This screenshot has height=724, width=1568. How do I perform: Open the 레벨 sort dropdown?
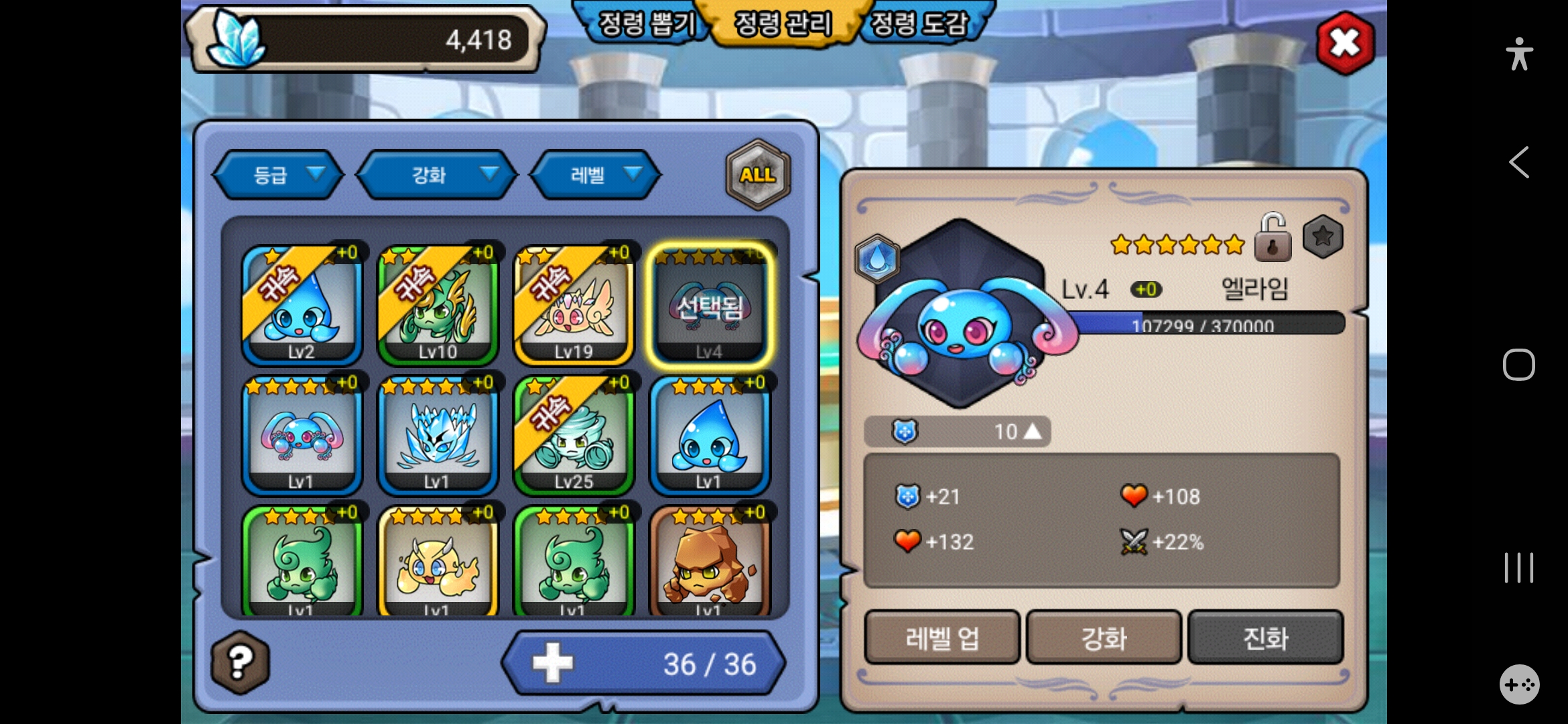pyautogui.click(x=596, y=175)
